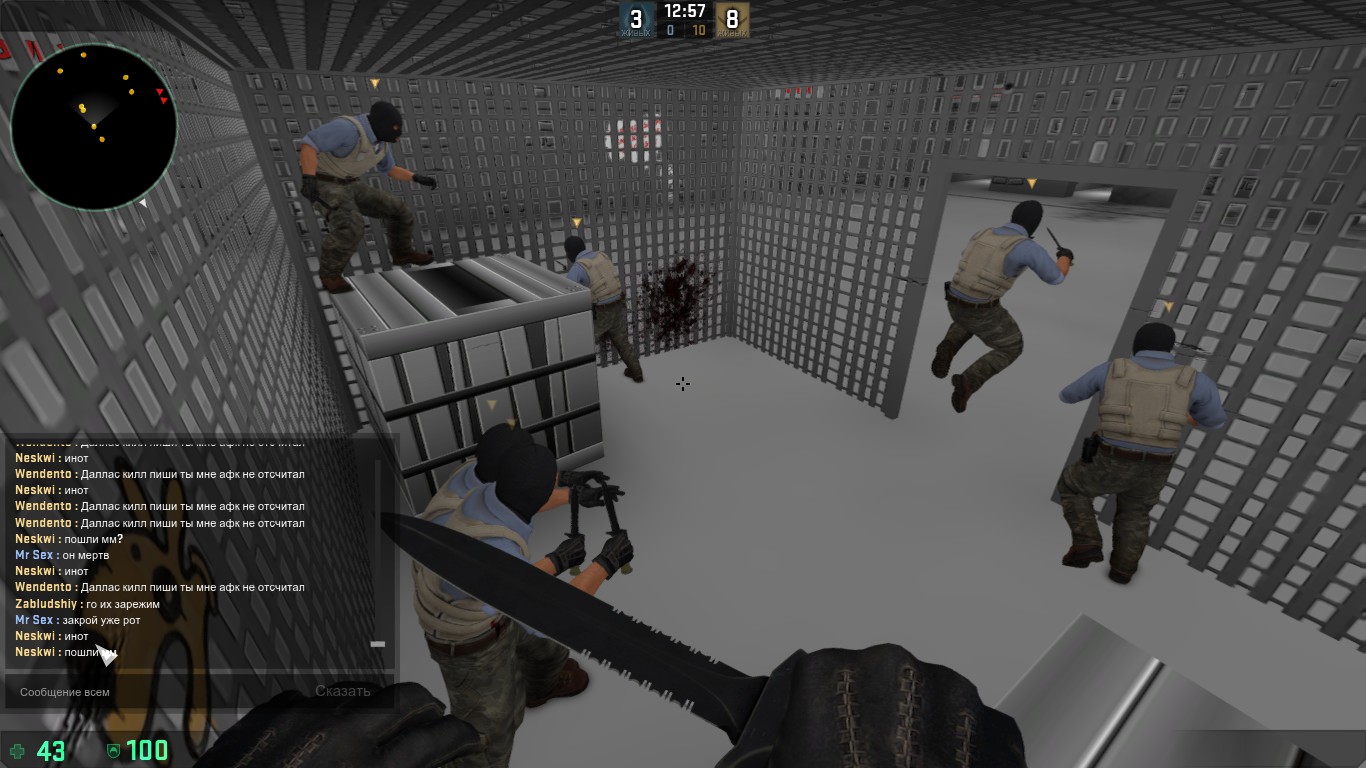
Task: Send the message with the Сказать button
Action: (x=343, y=691)
